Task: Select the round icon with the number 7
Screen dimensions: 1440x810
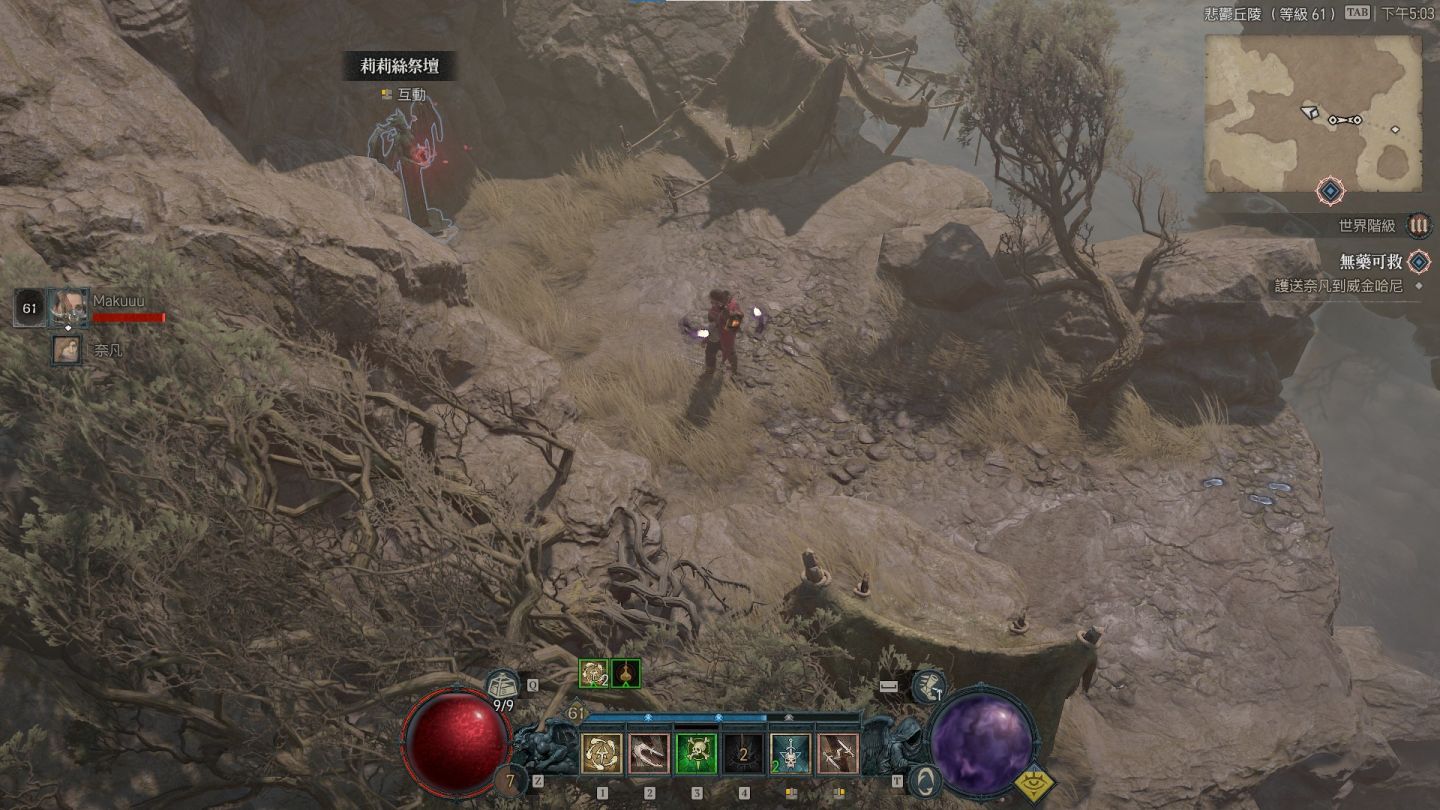Action: [x=512, y=781]
